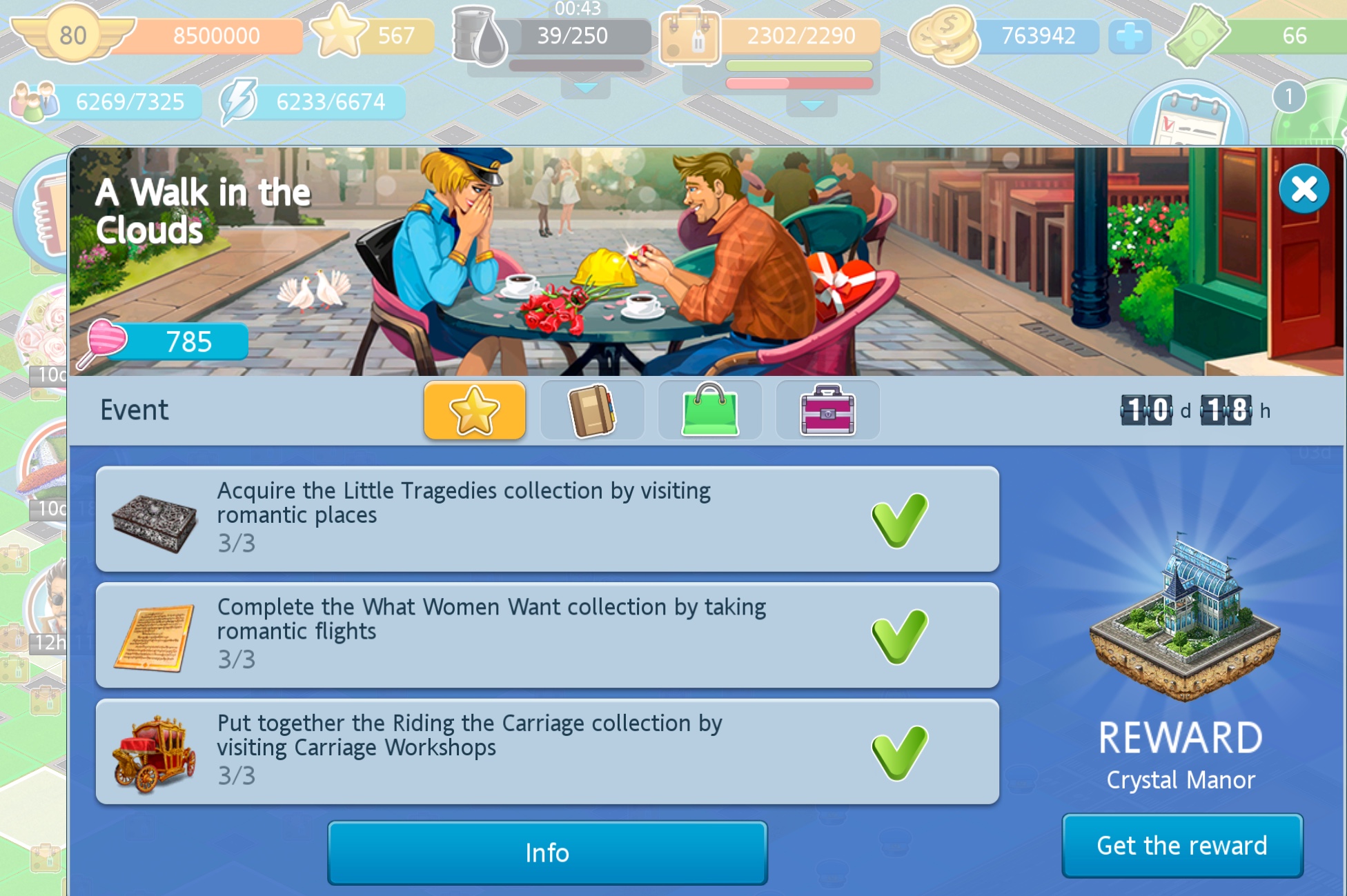Claim the Crystal Manor with Get the reward
Viewport: 1347px width, 896px height.
click(1181, 846)
